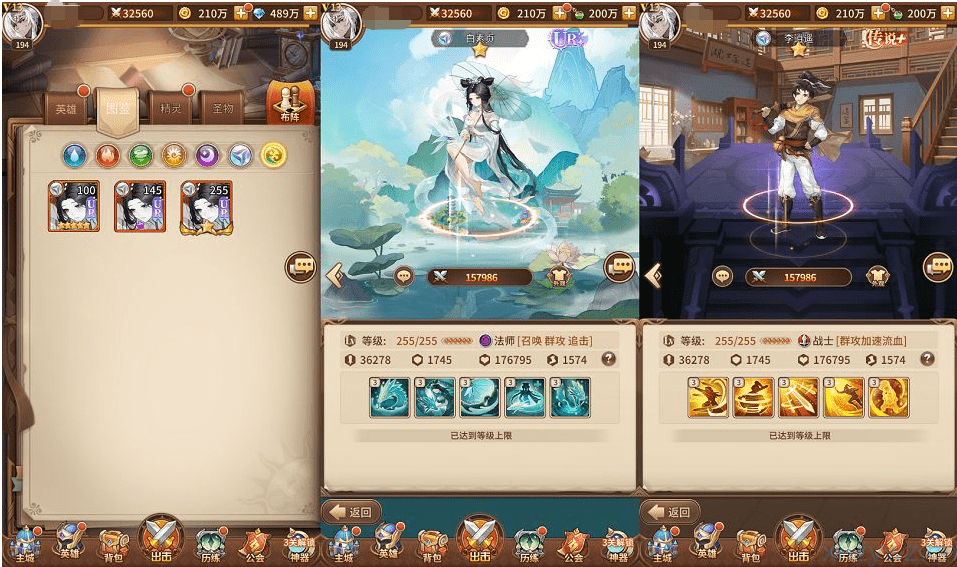This screenshot has width=957, height=567.
Task: Switch to the 精灵 tab
Action: (x=169, y=108)
